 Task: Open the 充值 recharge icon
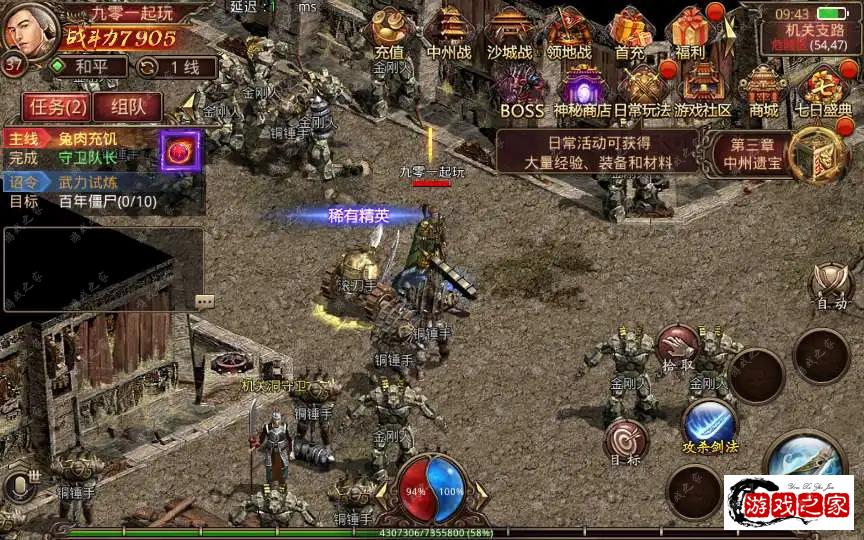(x=389, y=34)
